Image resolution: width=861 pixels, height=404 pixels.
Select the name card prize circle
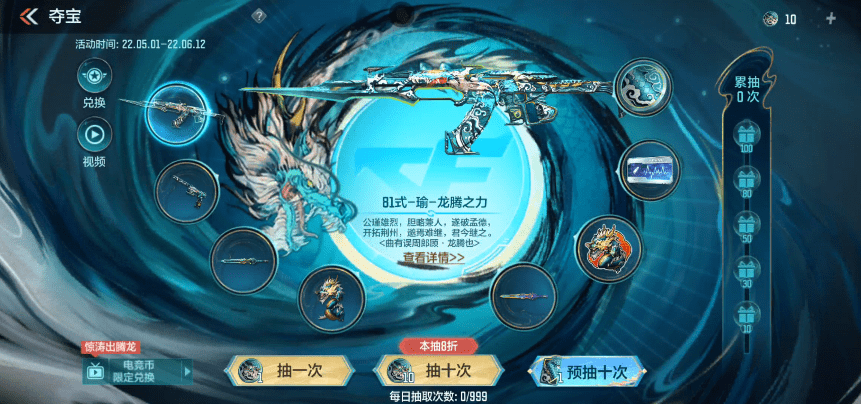click(650, 170)
